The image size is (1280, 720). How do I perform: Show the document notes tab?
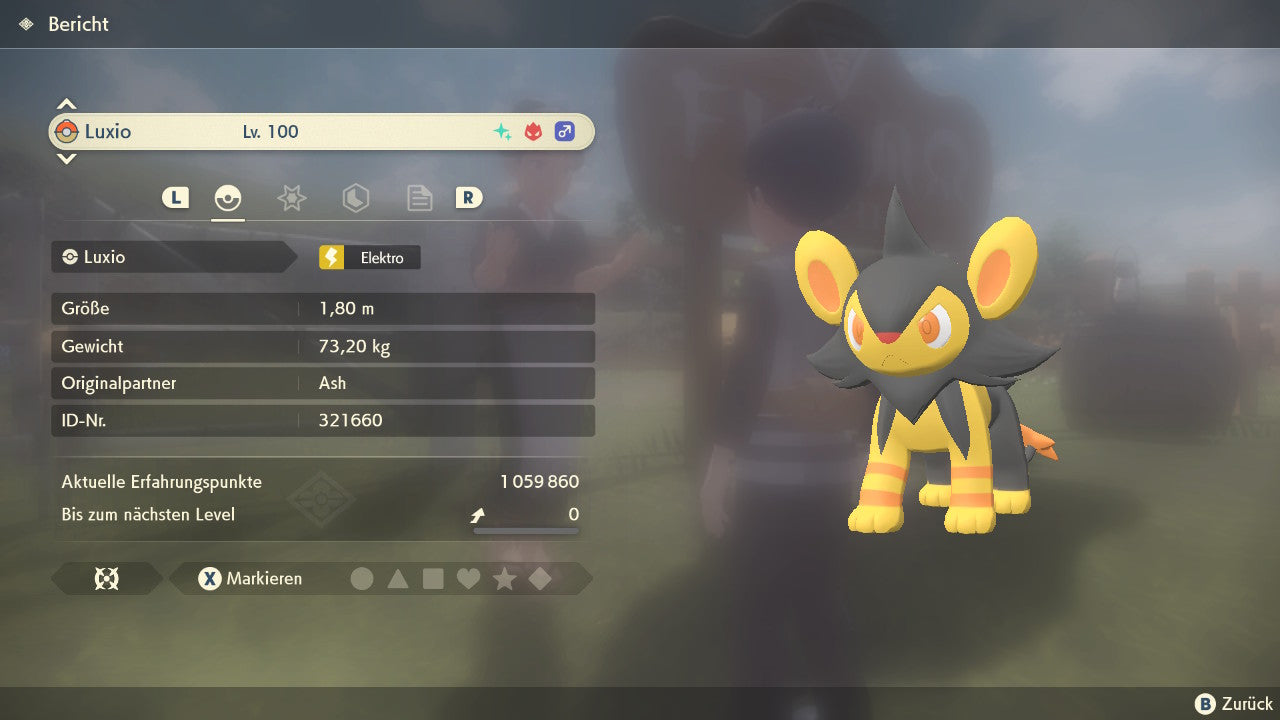(419, 198)
